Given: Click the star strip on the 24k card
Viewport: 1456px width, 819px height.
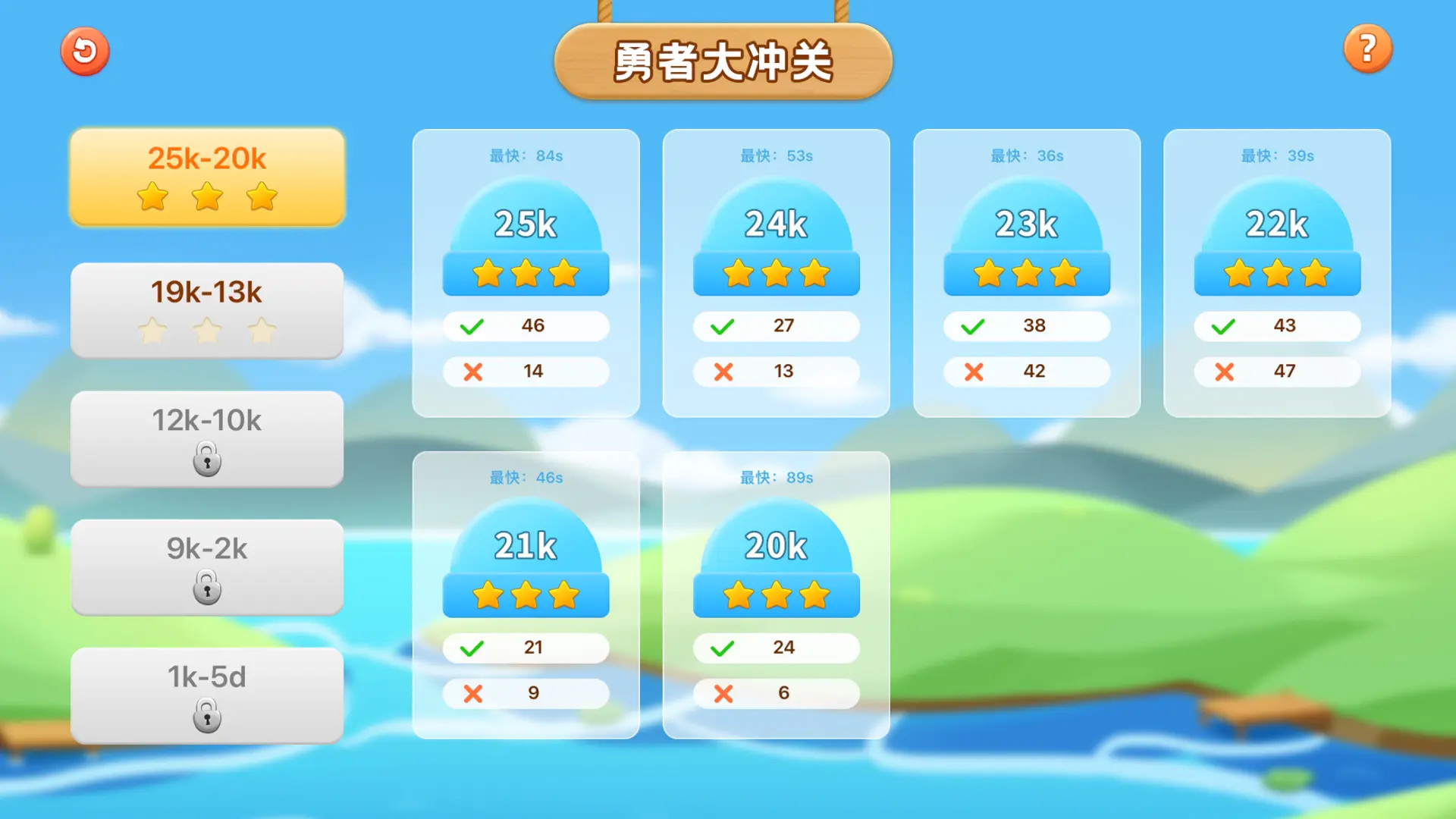Looking at the screenshot, I should pos(776,272).
